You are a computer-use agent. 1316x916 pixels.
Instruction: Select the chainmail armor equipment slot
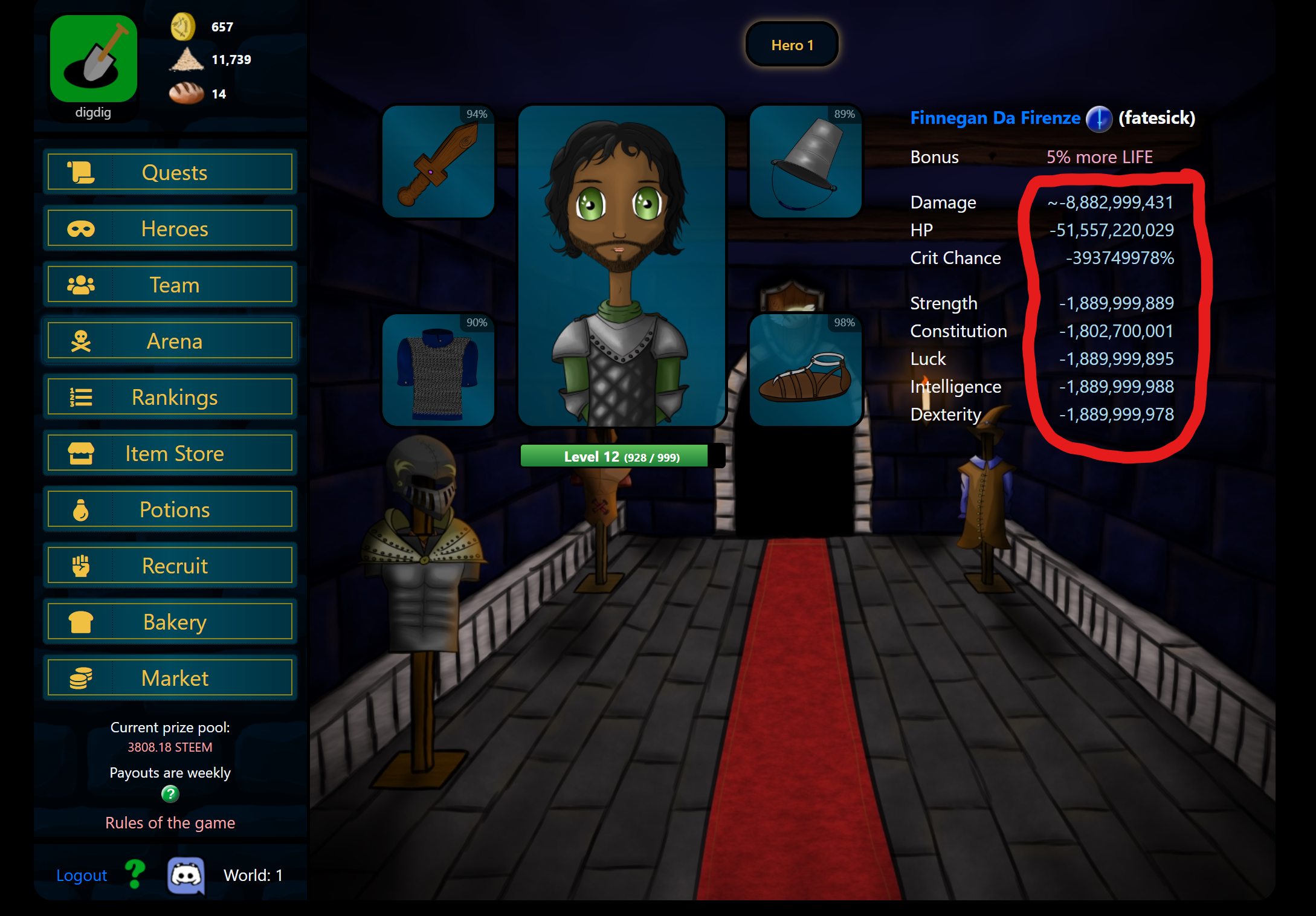pyautogui.click(x=439, y=370)
